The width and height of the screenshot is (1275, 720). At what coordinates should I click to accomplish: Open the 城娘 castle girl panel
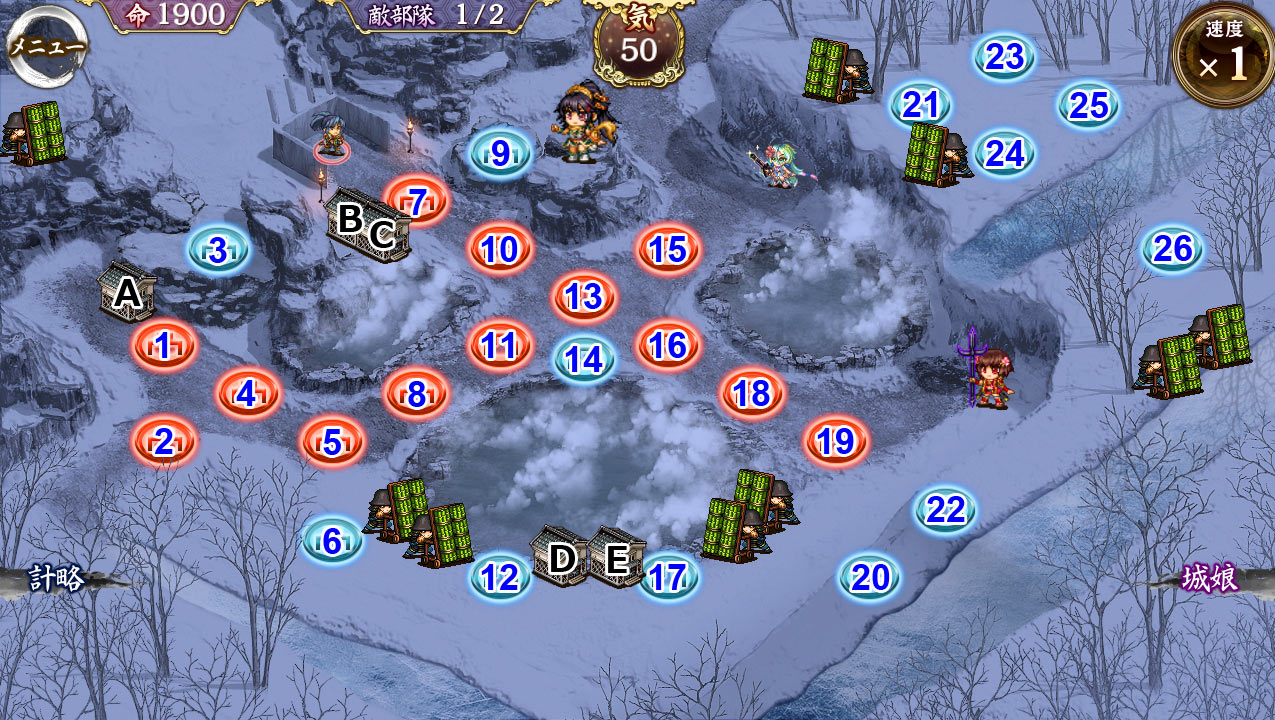coord(1210,578)
